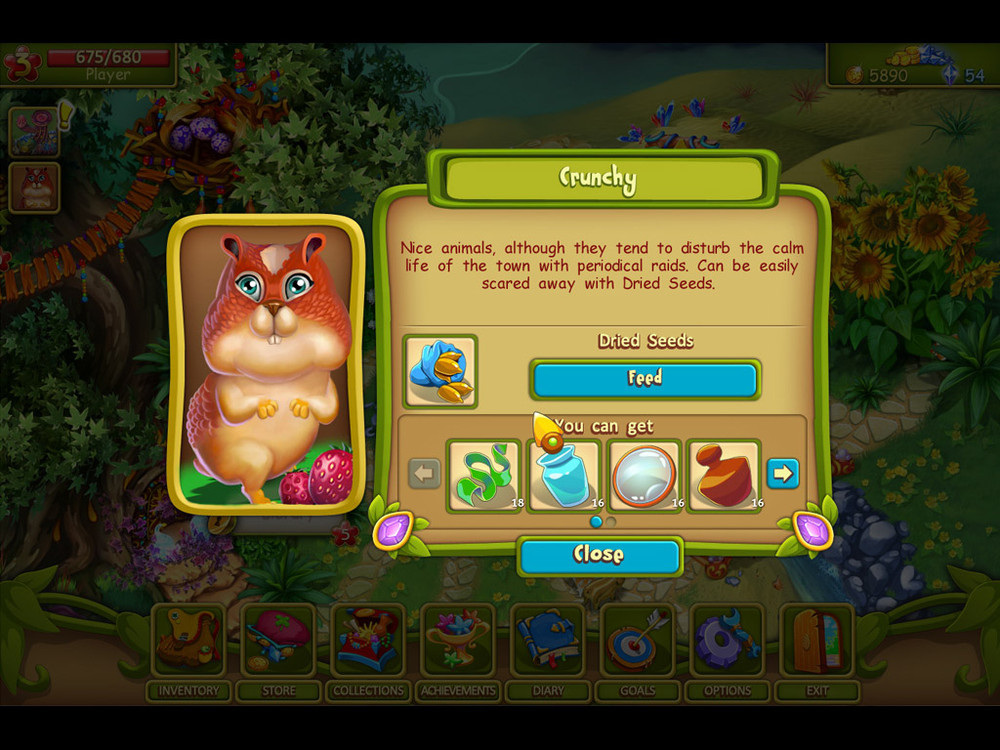Open the Inventory backpack
This screenshot has width=1000, height=750.
point(188,640)
